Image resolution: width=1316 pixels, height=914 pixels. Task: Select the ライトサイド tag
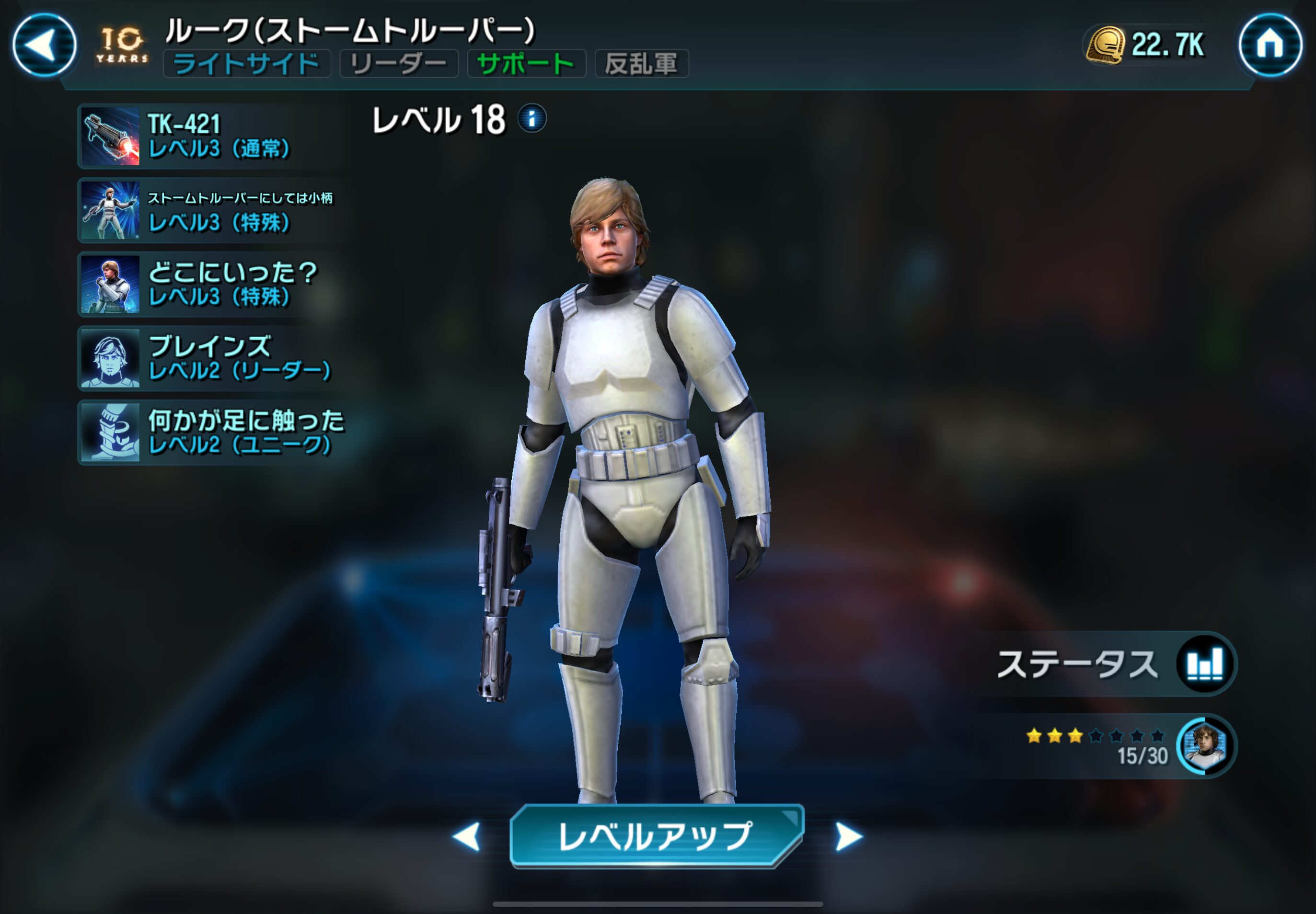[x=246, y=64]
